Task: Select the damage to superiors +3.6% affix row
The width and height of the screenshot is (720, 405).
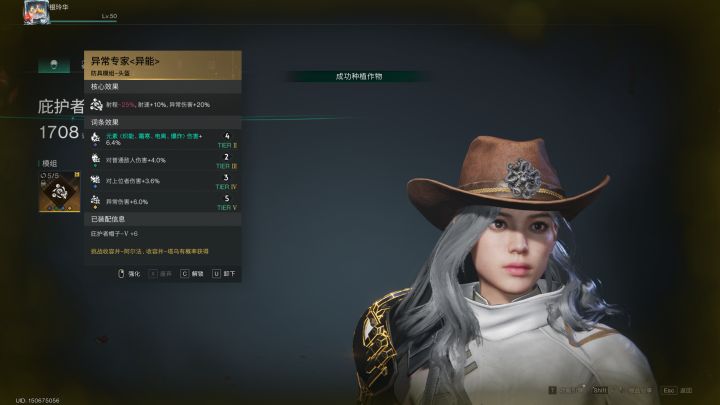Action: tap(164, 181)
